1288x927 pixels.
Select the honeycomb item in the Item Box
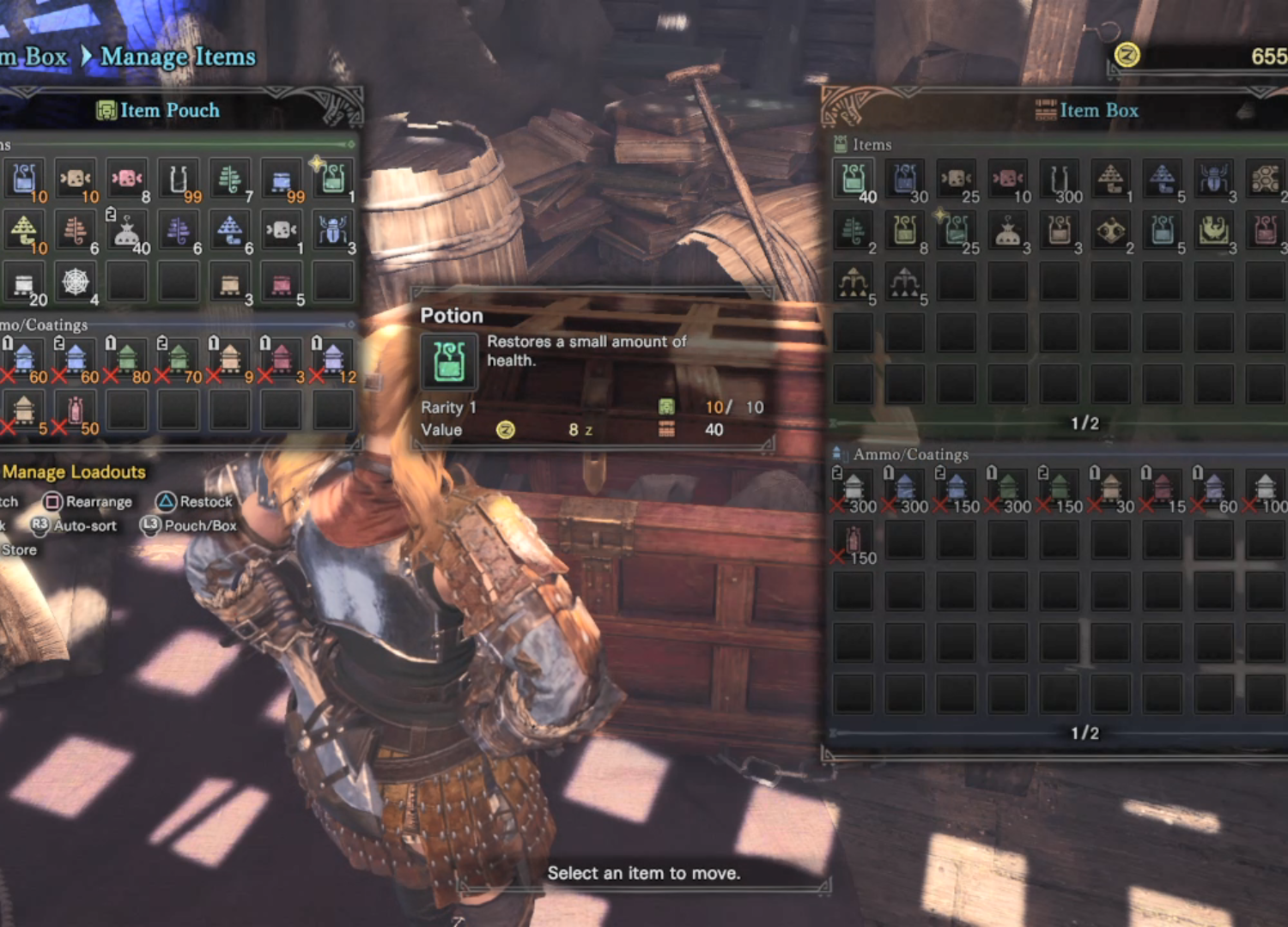(1265, 179)
